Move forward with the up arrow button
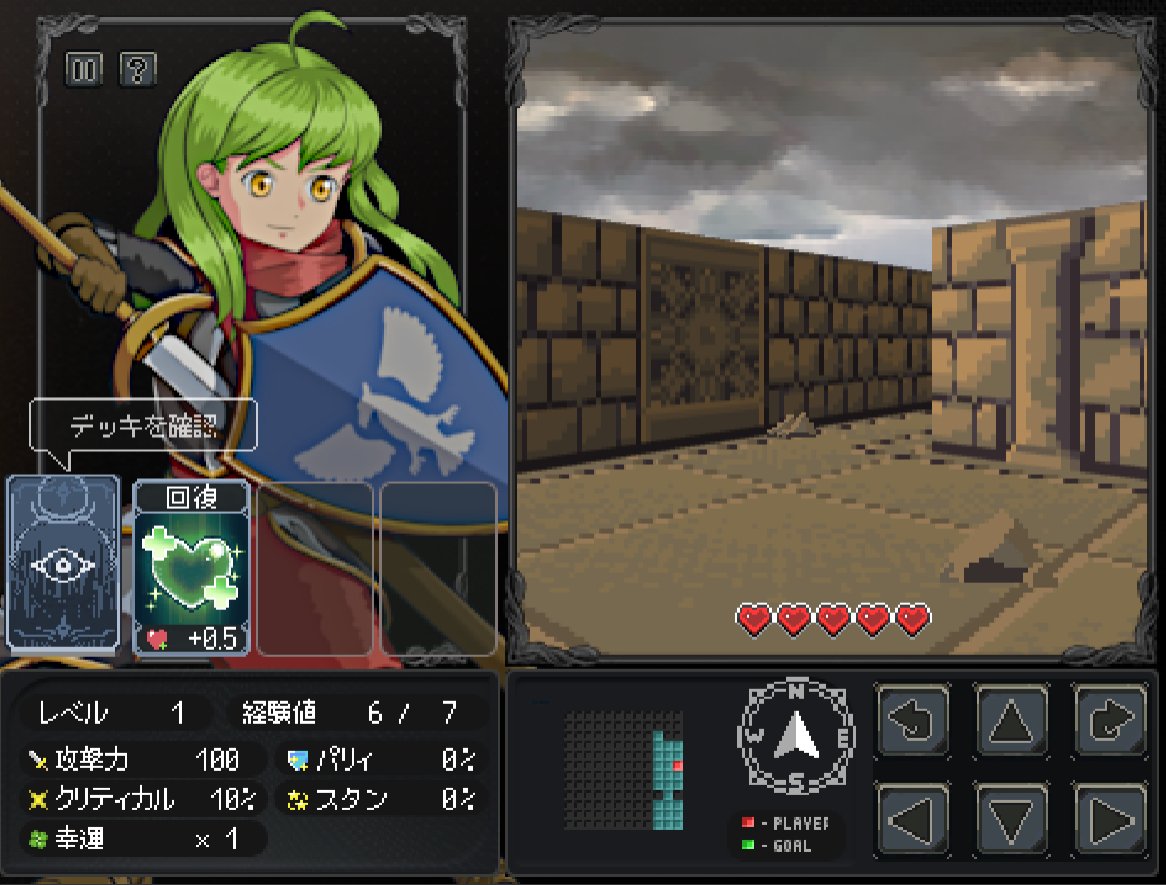This screenshot has width=1166, height=885. [1011, 720]
